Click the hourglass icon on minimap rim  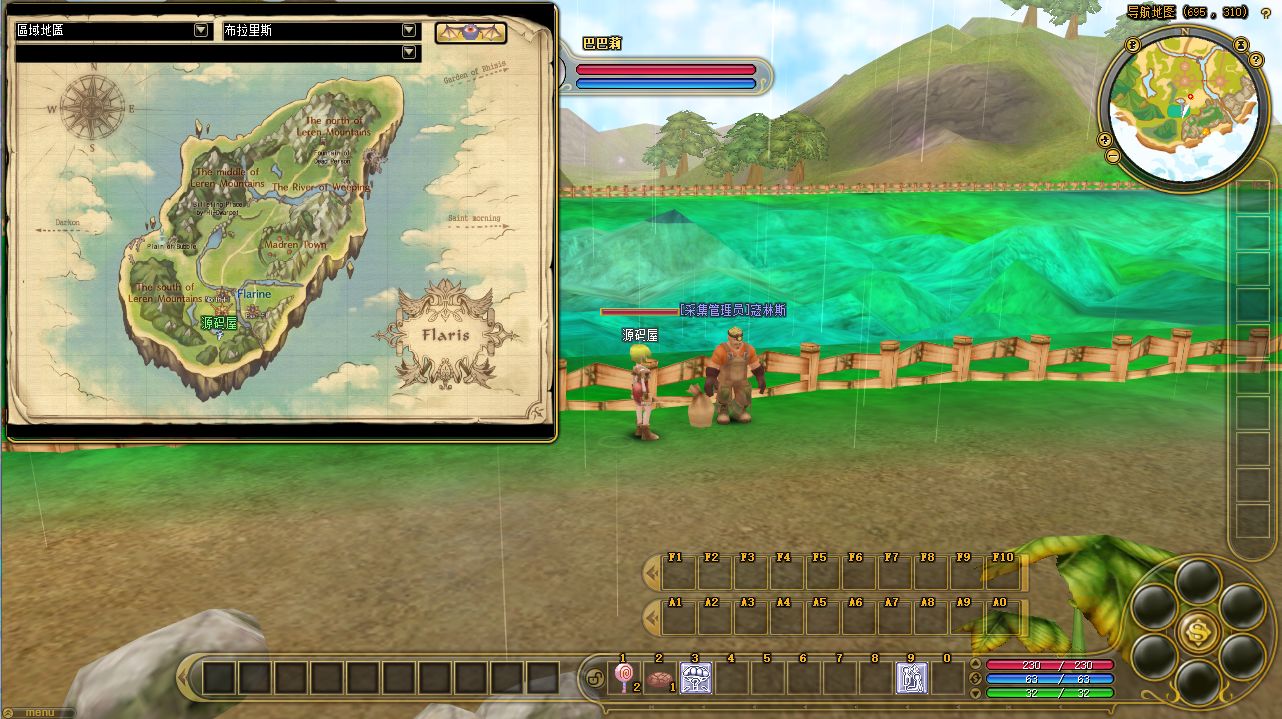pos(1240,44)
